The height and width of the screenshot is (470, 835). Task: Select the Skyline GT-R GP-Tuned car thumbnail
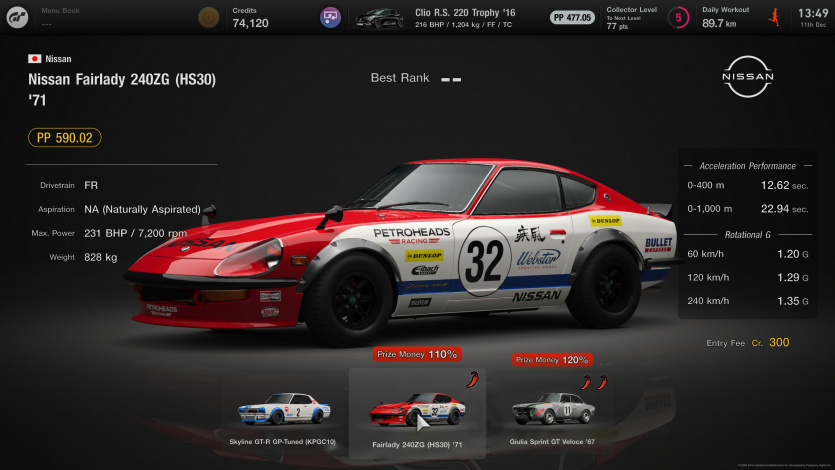click(284, 410)
